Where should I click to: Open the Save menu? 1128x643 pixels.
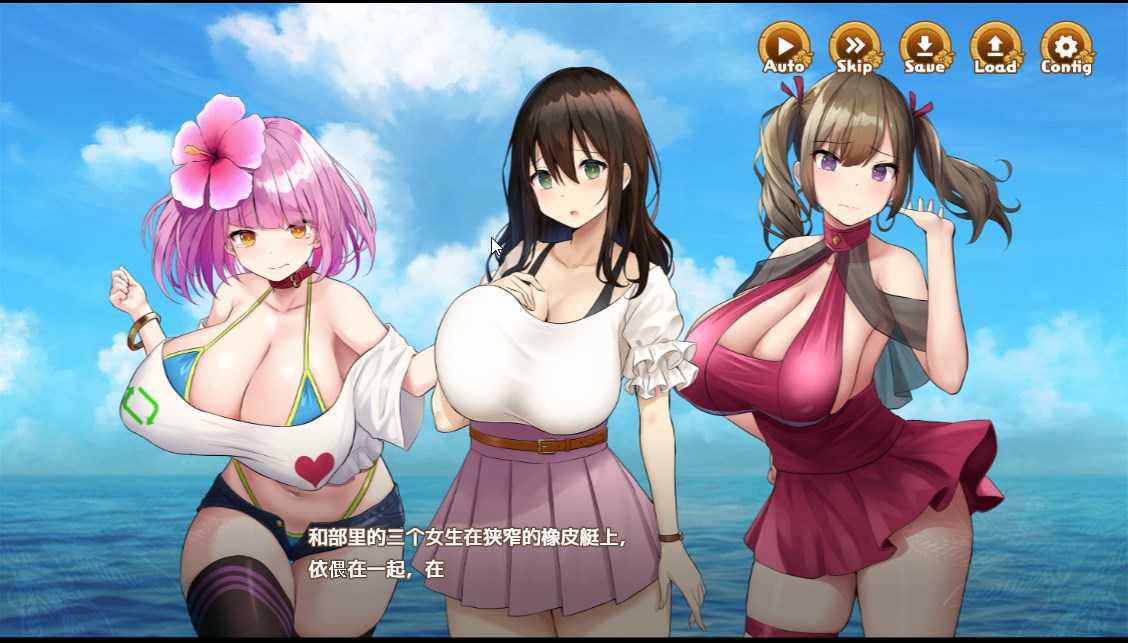click(x=925, y=47)
